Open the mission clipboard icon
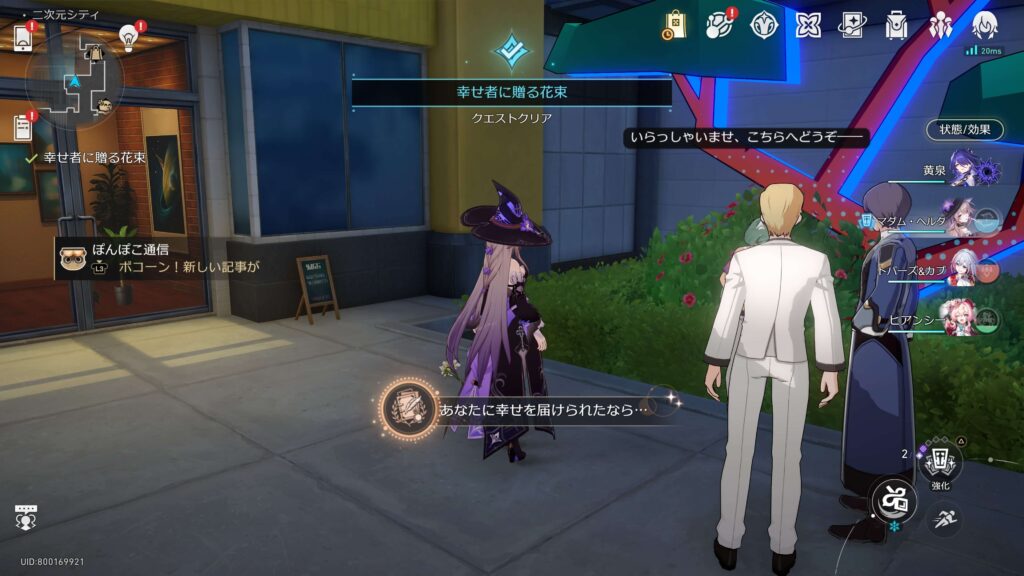Image resolution: width=1024 pixels, height=576 pixels. (23, 127)
